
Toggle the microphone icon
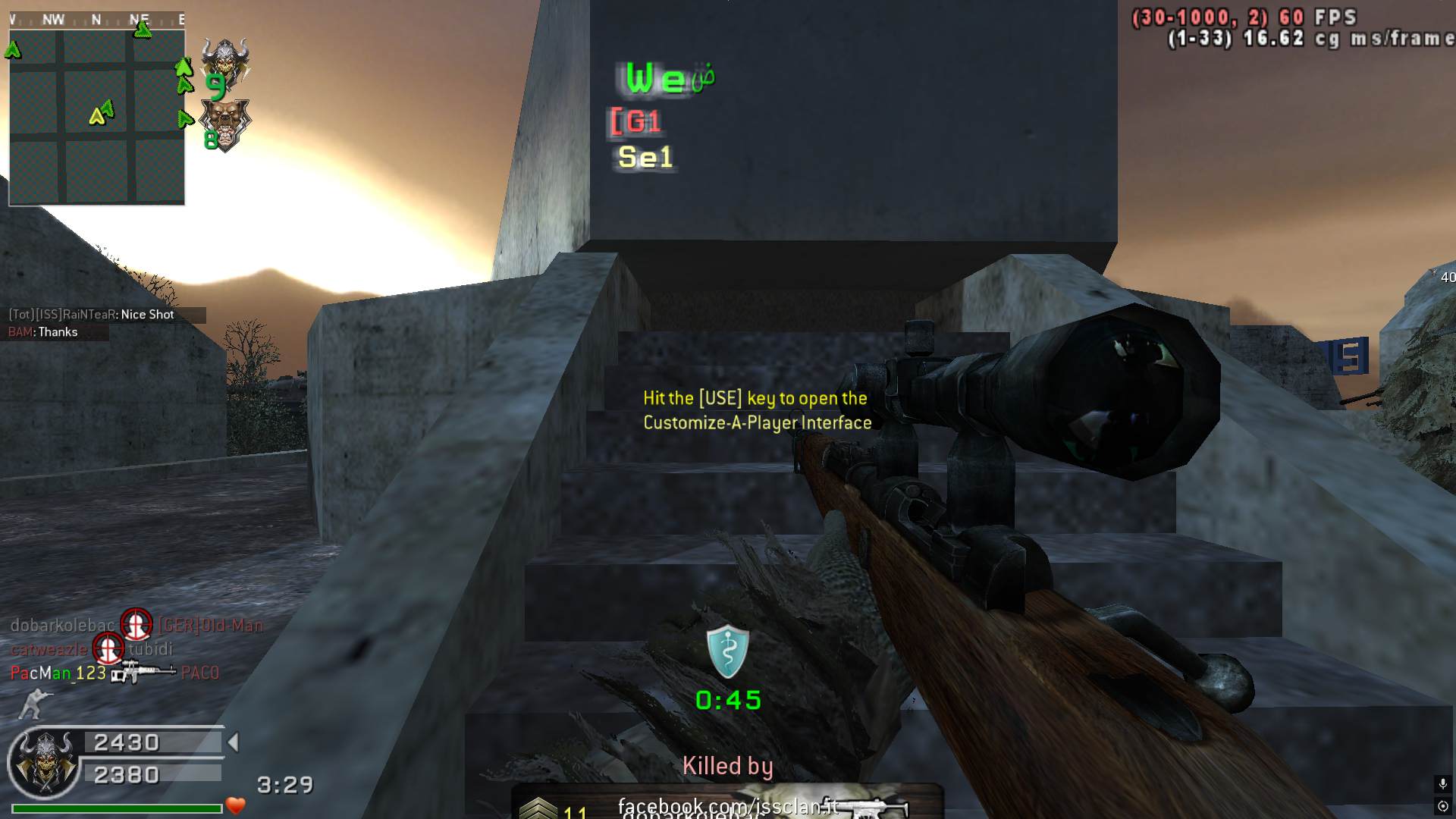point(1442,784)
